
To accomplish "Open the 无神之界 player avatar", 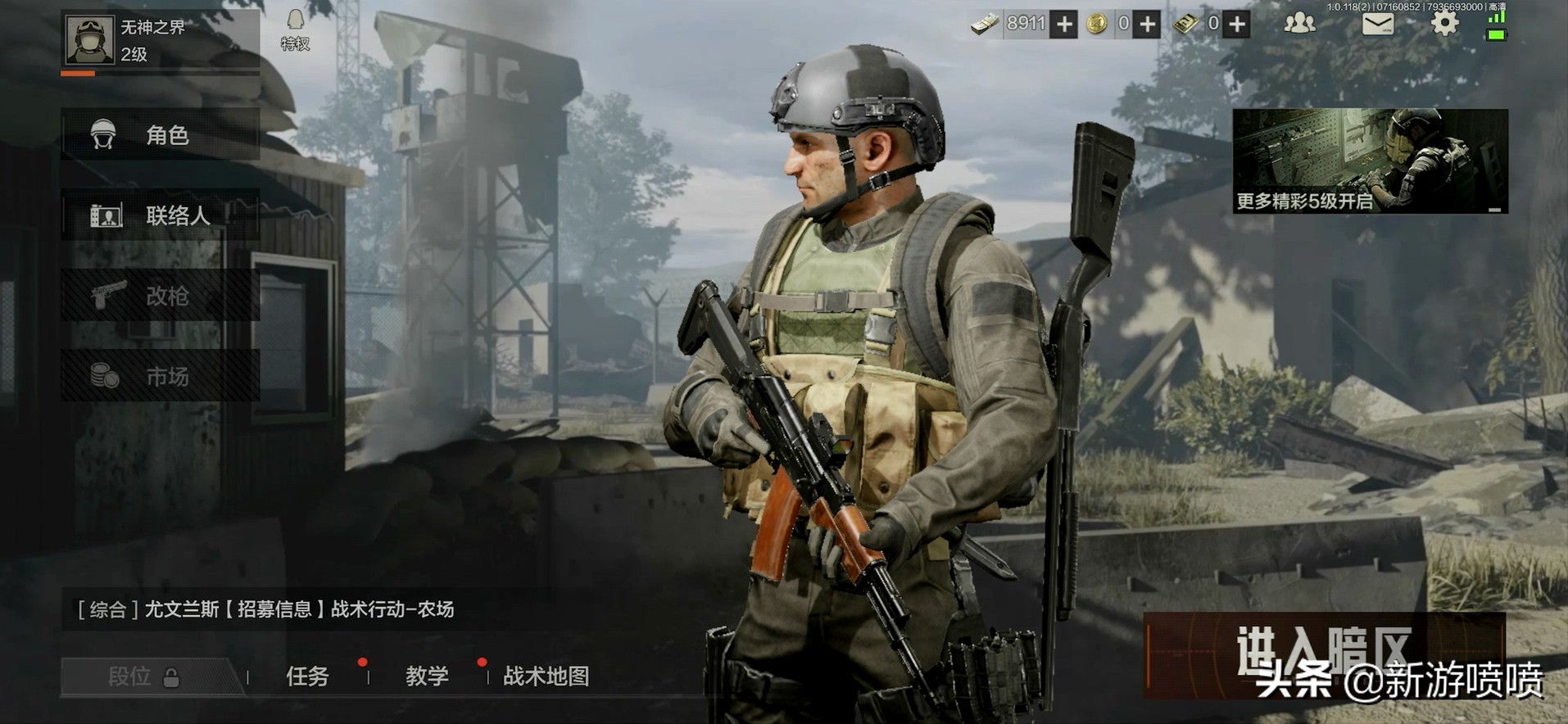I will pyautogui.click(x=90, y=38).
